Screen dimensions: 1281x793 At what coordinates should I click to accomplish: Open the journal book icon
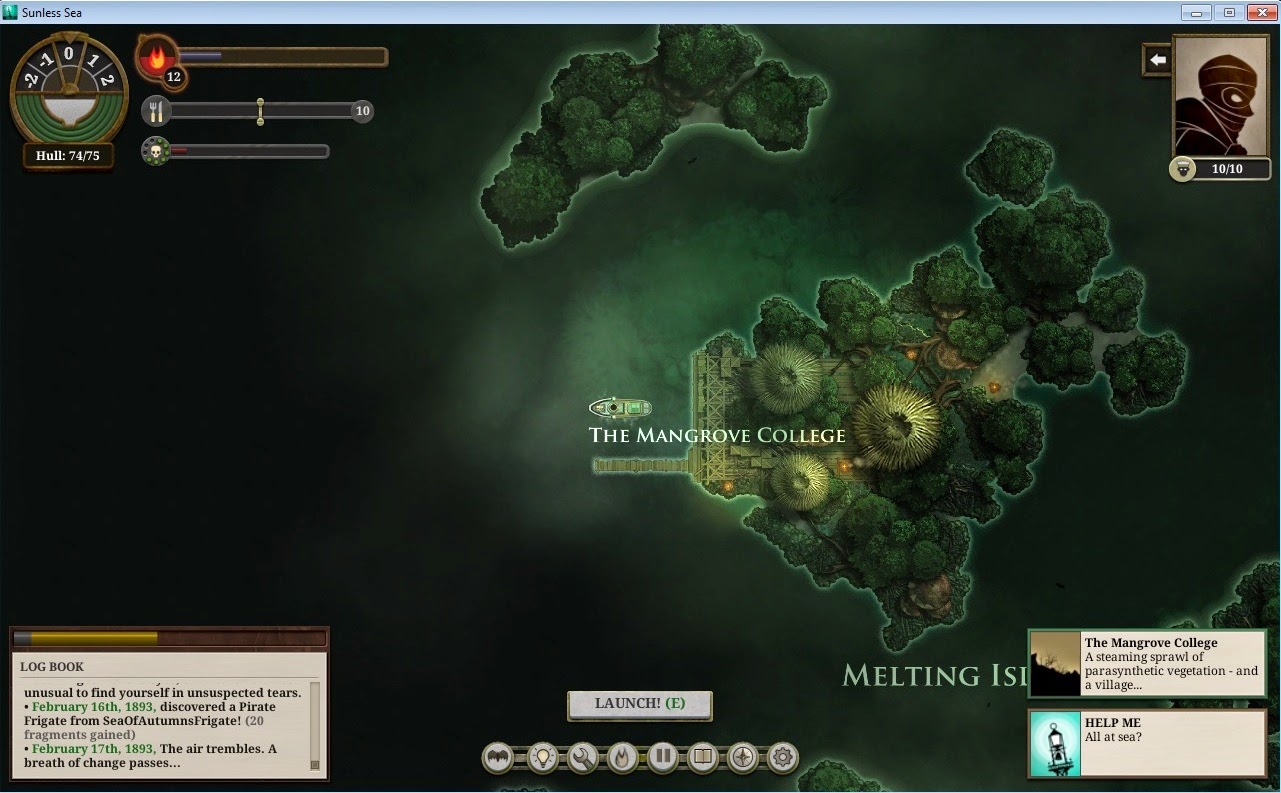[x=703, y=758]
